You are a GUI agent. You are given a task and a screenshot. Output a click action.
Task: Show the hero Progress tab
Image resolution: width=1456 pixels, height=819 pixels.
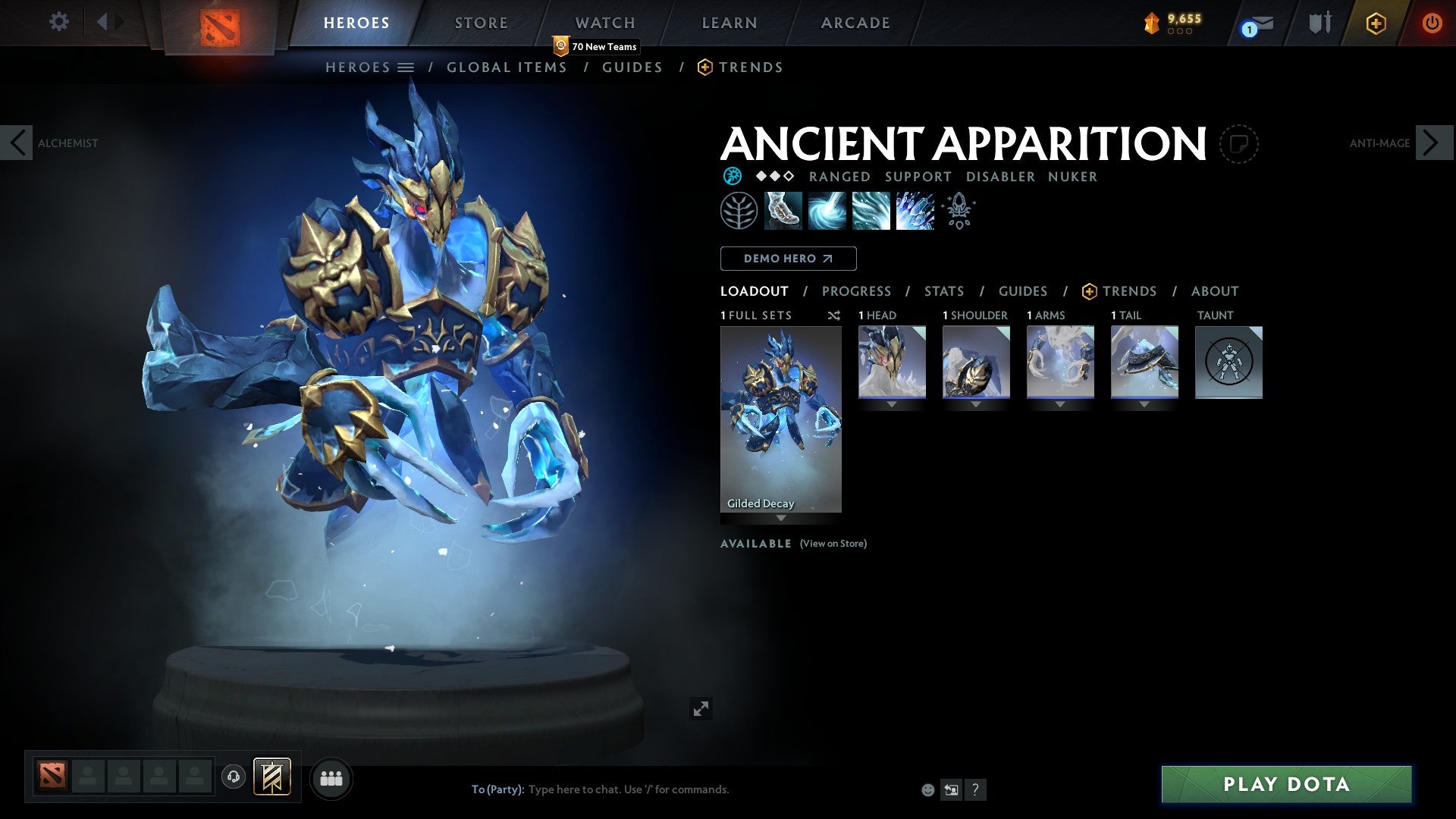(x=856, y=291)
